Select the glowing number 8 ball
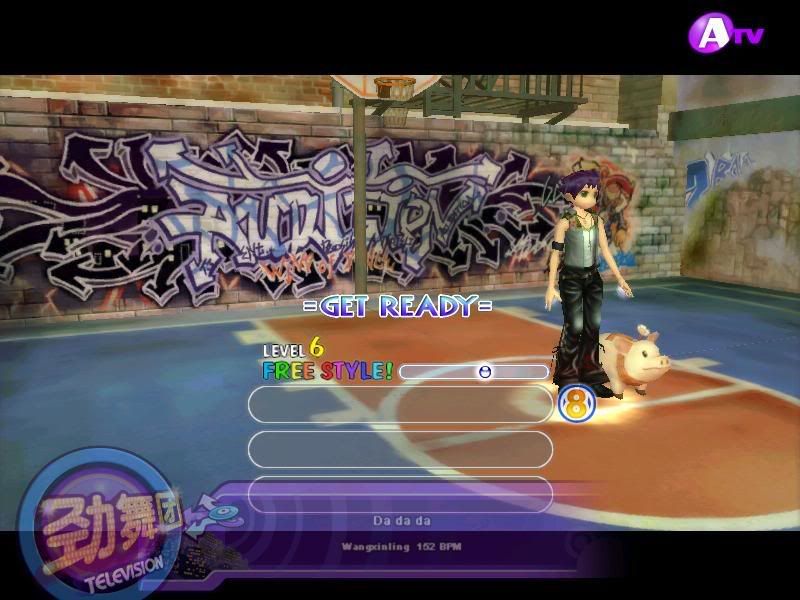The width and height of the screenshot is (800, 600). (576, 404)
